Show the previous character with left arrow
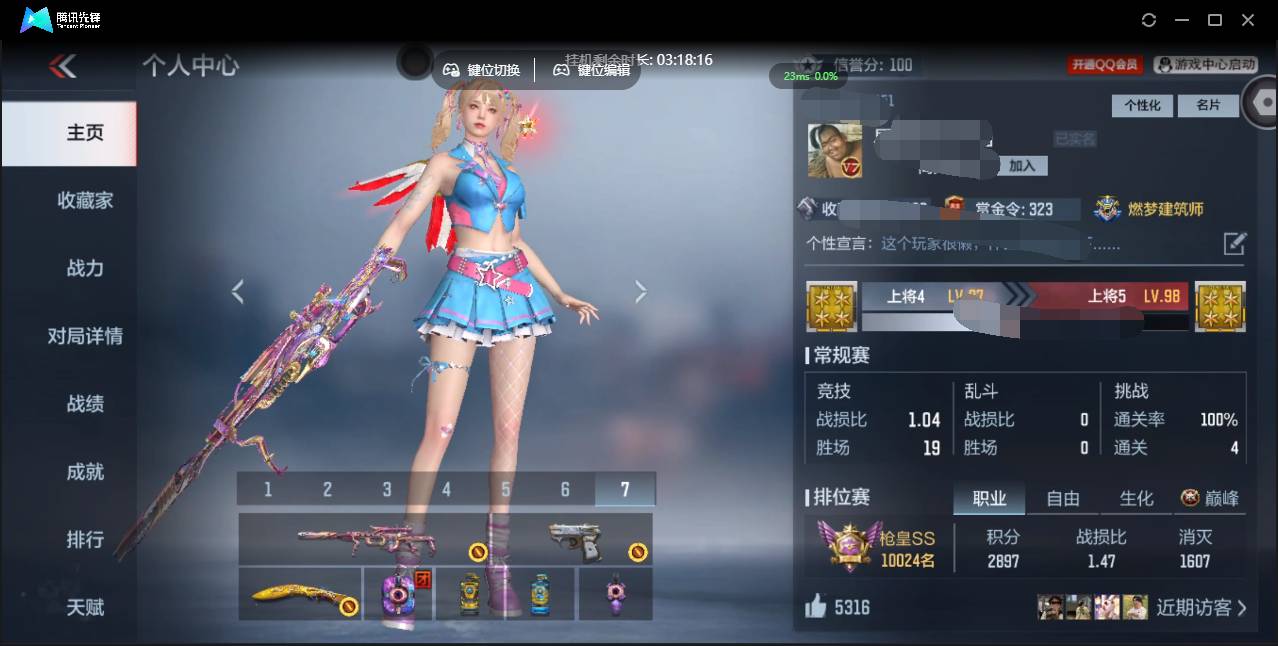 tap(237, 291)
